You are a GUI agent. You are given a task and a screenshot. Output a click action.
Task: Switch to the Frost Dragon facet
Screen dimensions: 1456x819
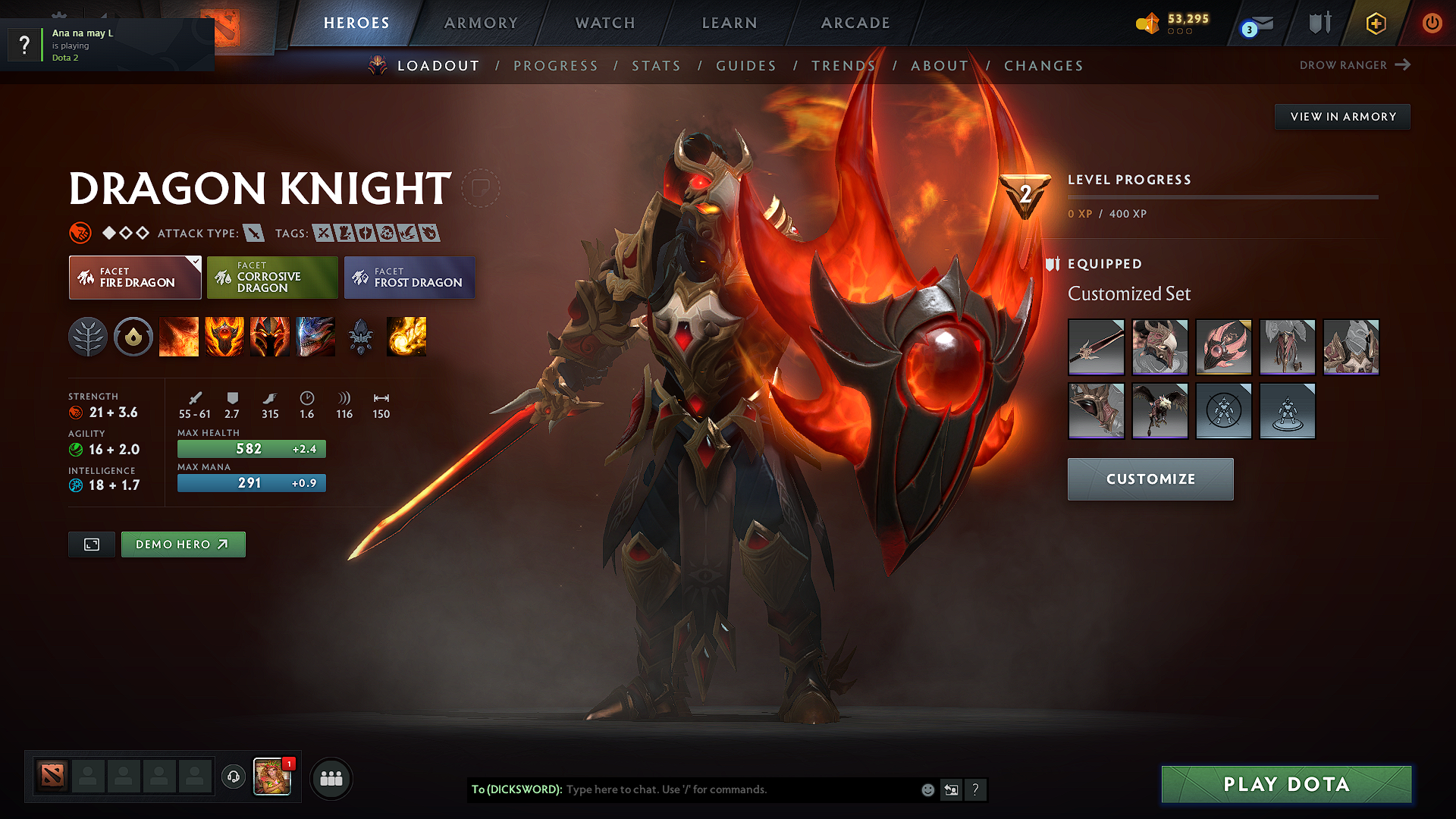tap(409, 277)
